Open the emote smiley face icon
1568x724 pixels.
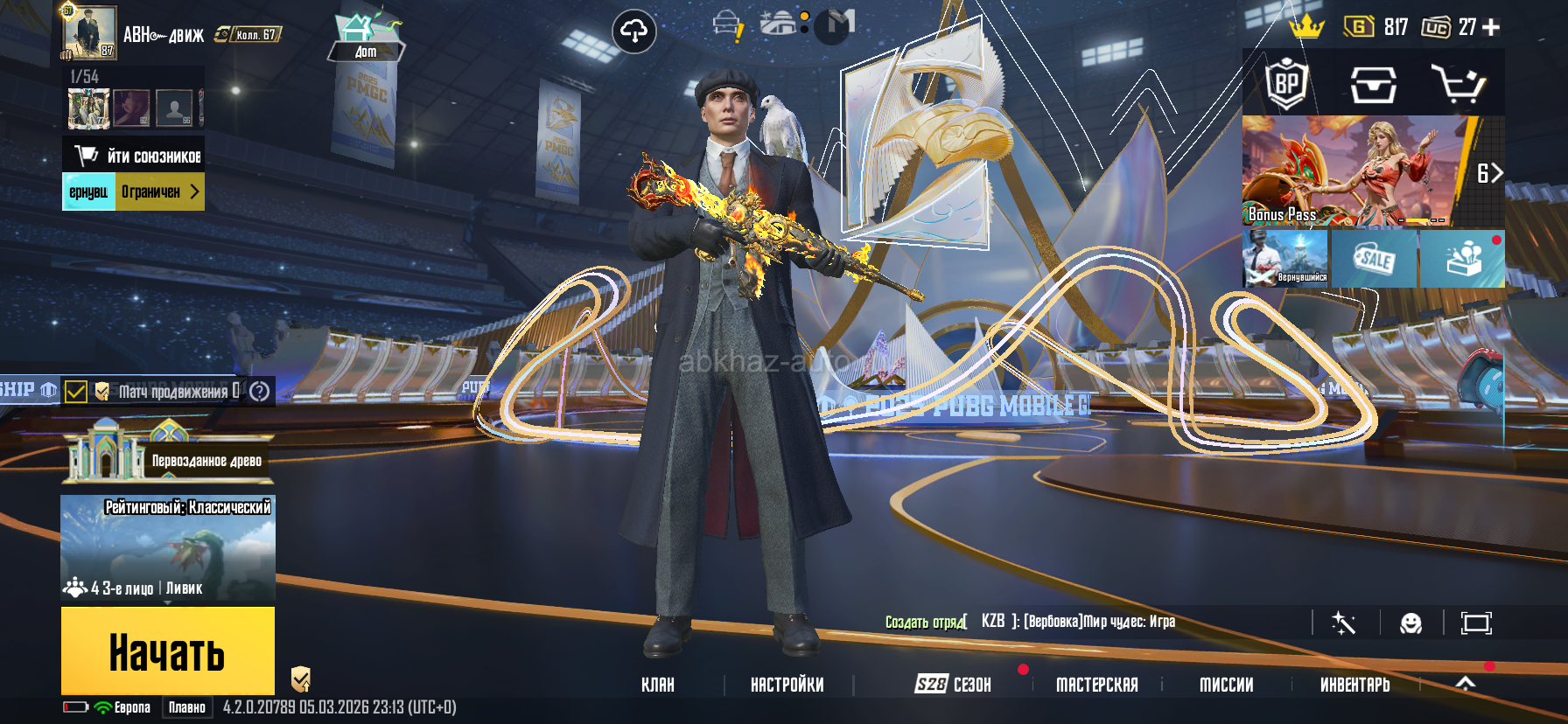[1410, 623]
